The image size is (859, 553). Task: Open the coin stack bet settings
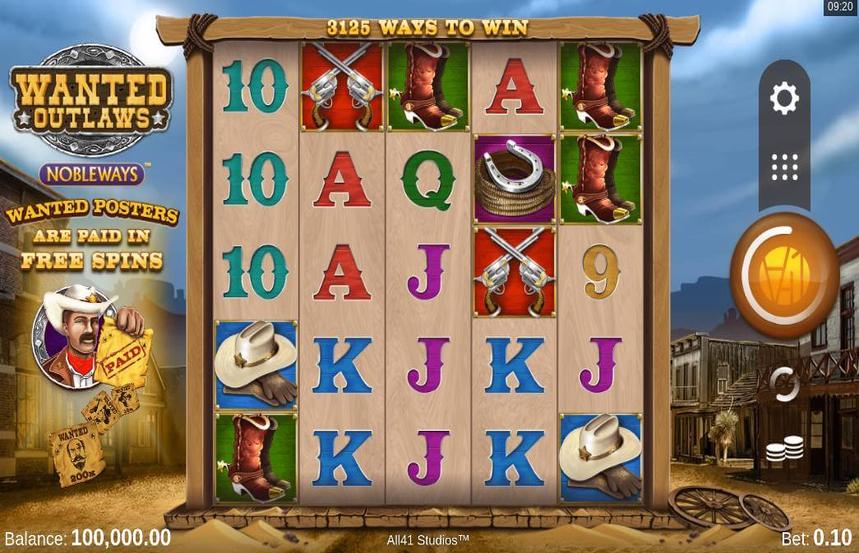pyautogui.click(x=785, y=449)
